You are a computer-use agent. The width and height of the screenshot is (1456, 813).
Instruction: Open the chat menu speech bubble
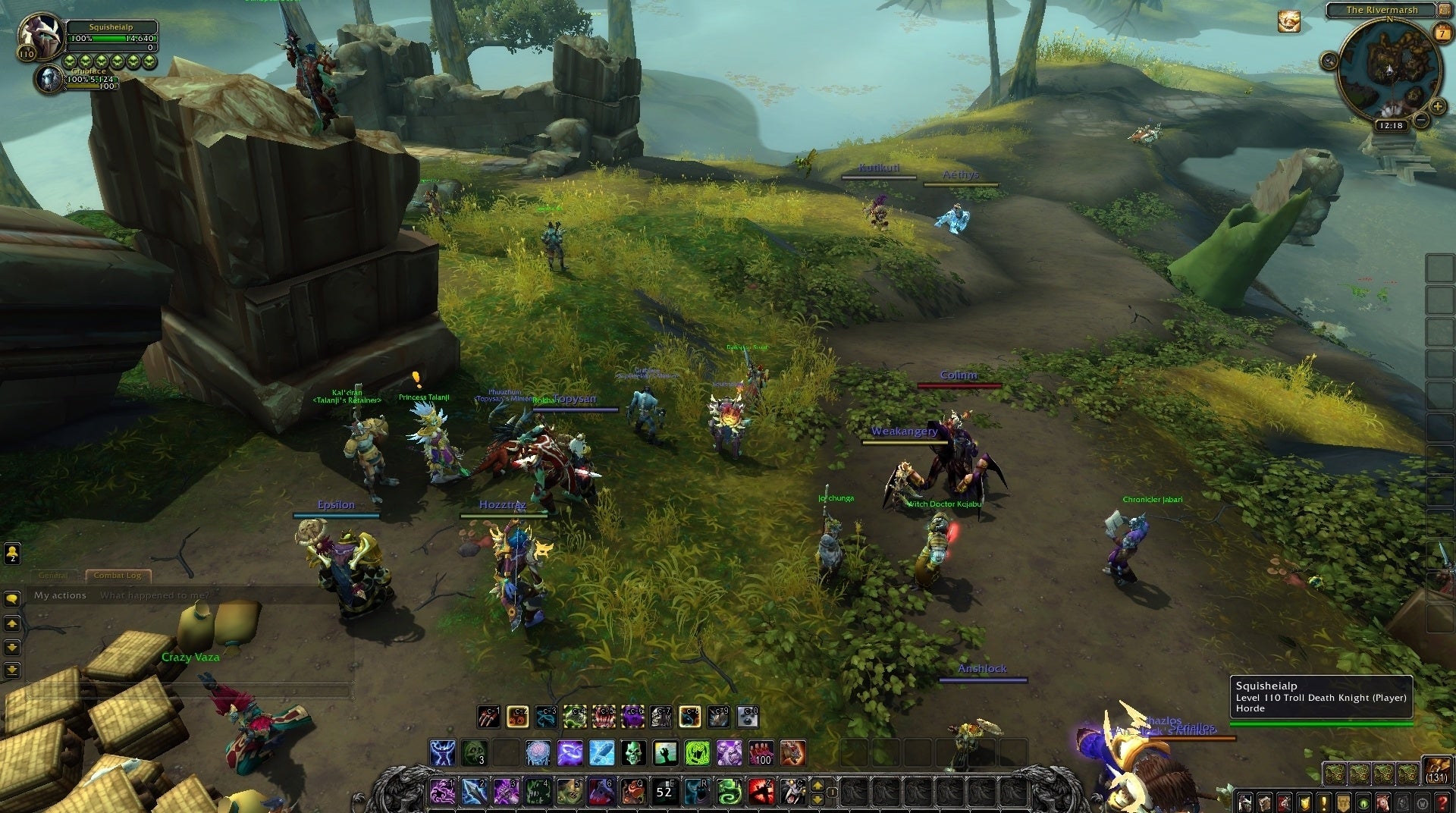[12, 598]
